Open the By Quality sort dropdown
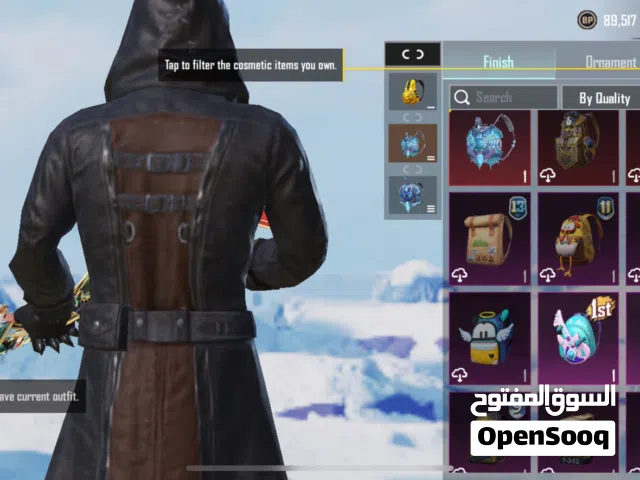 603,97
